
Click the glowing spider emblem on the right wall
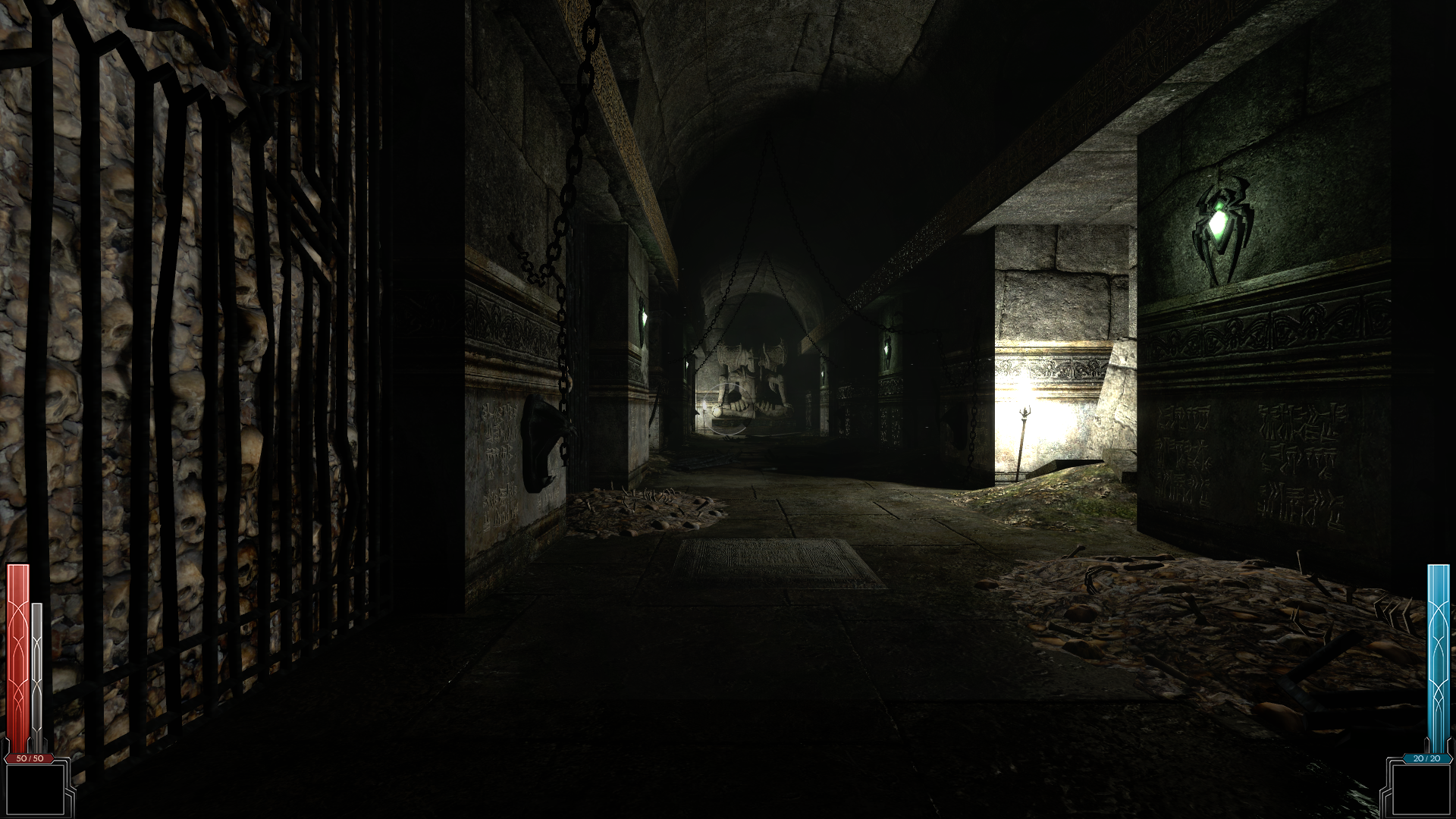point(1222,224)
